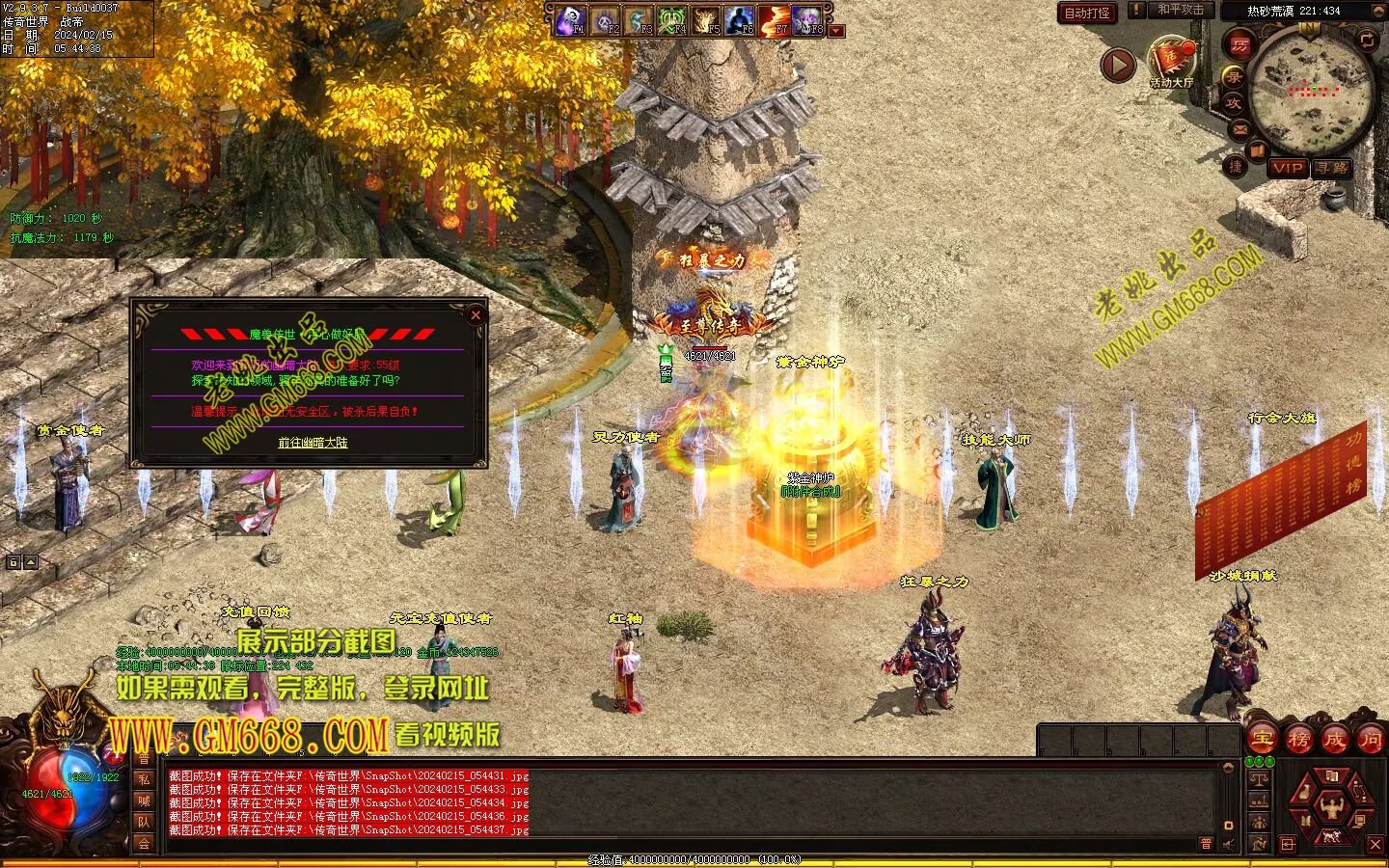
Task: Open the 成 achievements round button
Action: coord(1334,740)
